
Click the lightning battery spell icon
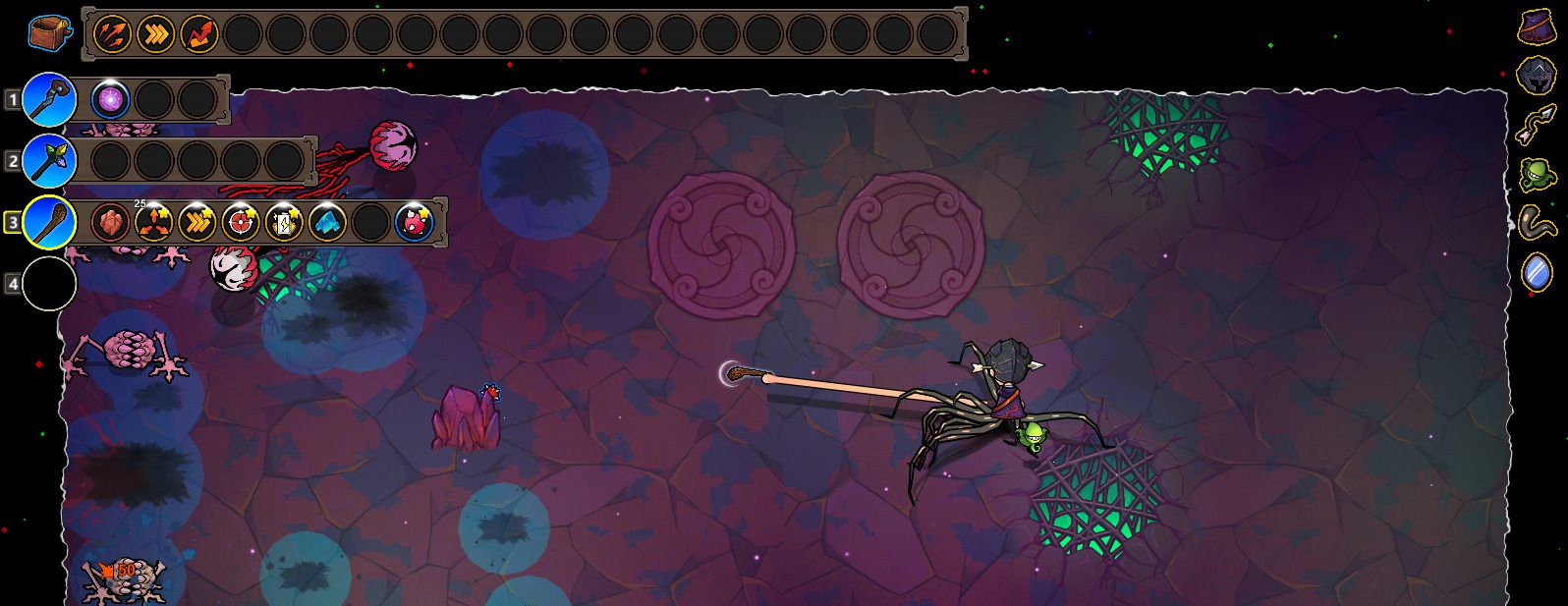click(x=284, y=222)
